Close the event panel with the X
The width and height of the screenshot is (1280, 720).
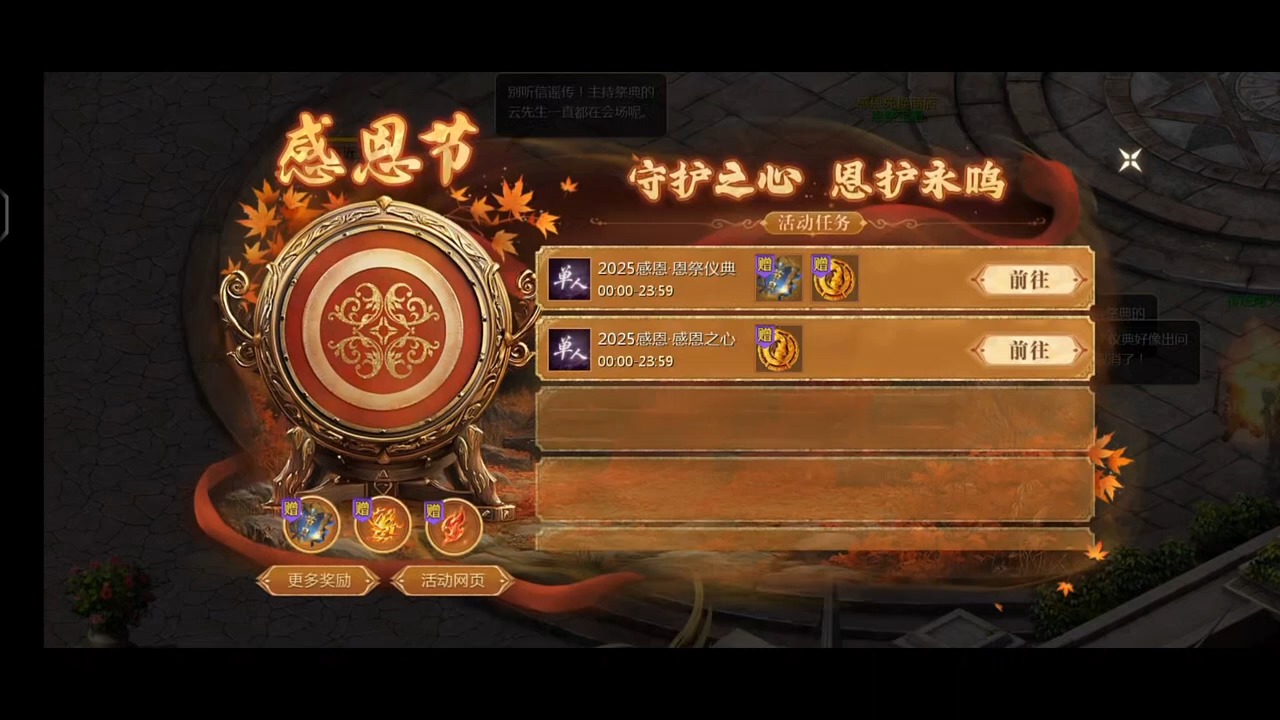[x=1129, y=161]
